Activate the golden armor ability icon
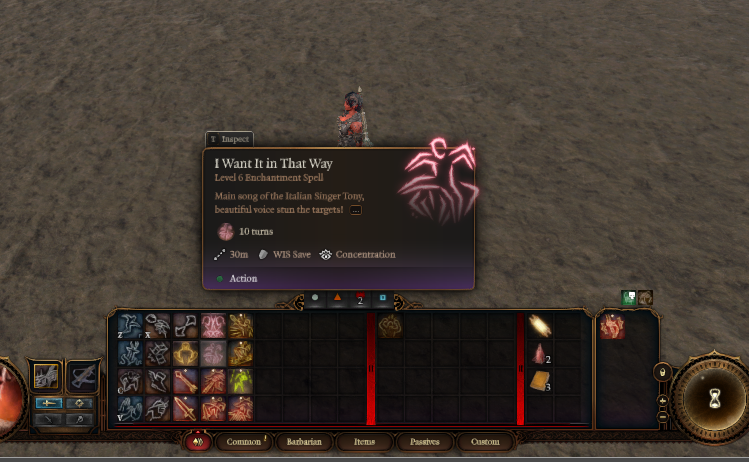 tap(185, 353)
